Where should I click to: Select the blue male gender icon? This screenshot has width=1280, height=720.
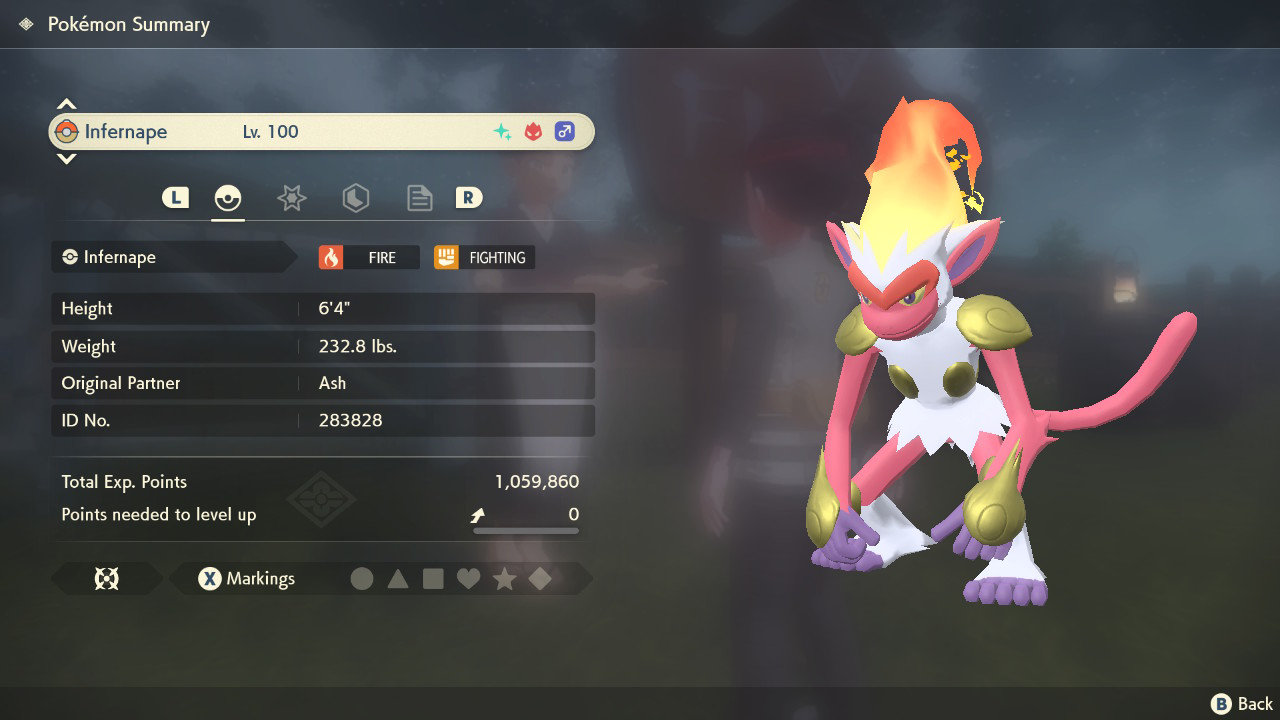click(565, 131)
